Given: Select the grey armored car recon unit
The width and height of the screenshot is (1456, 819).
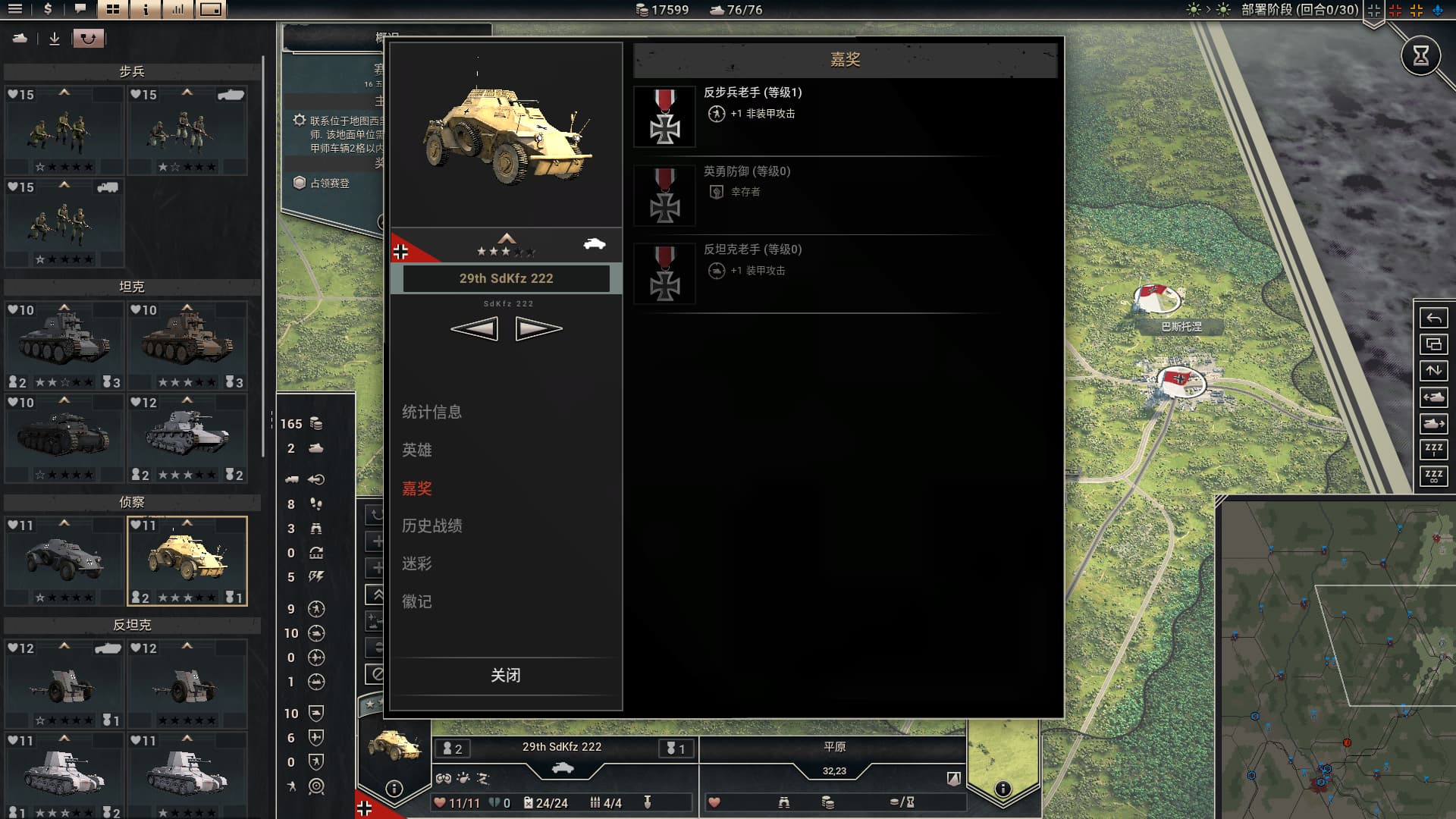Looking at the screenshot, I should [64, 560].
